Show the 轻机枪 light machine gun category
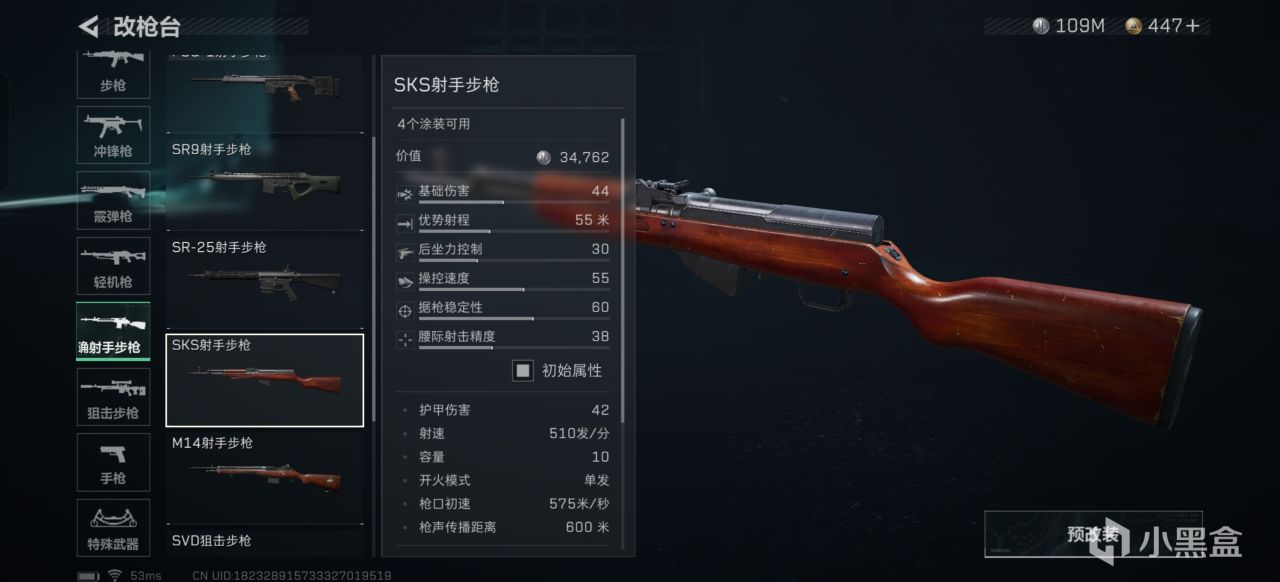 point(113,266)
